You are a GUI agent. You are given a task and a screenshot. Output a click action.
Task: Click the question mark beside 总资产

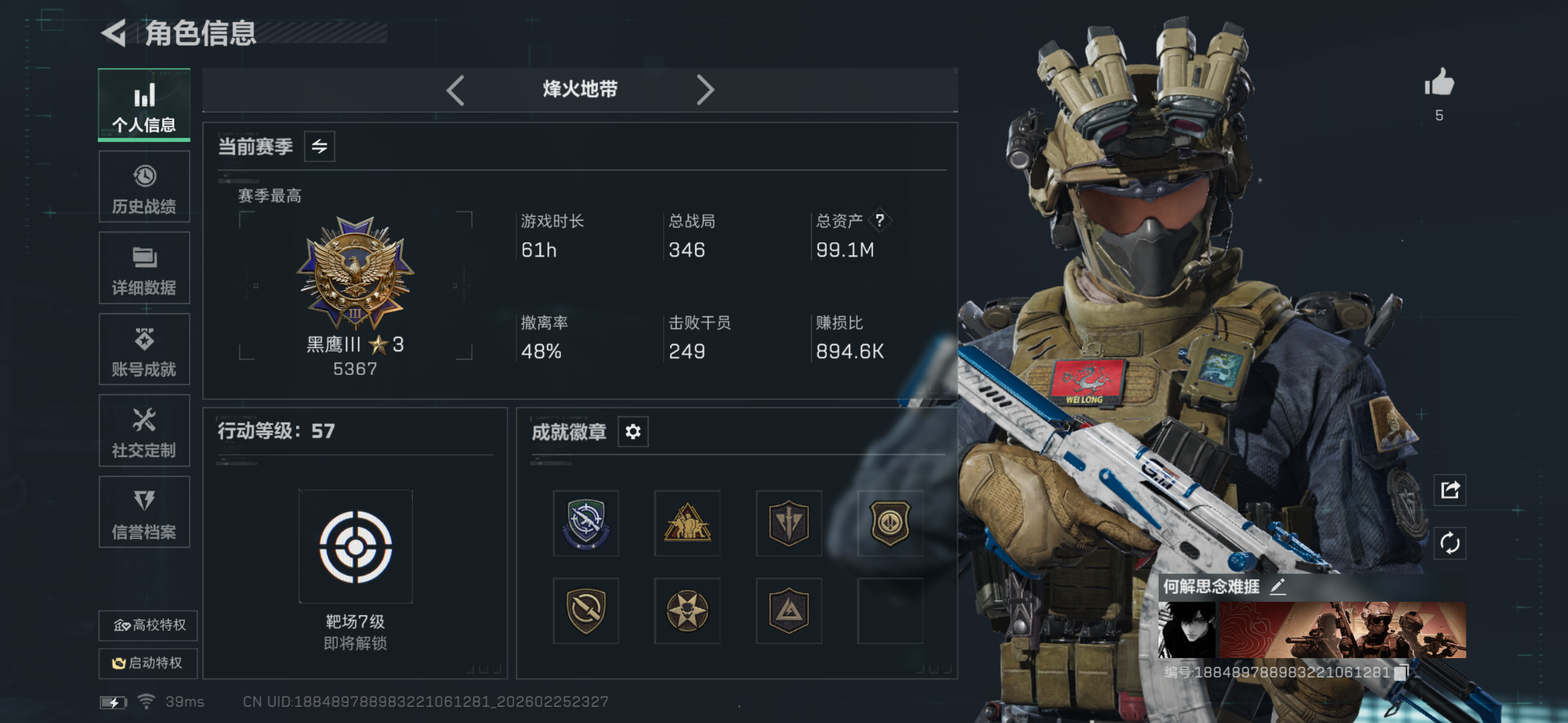881,221
